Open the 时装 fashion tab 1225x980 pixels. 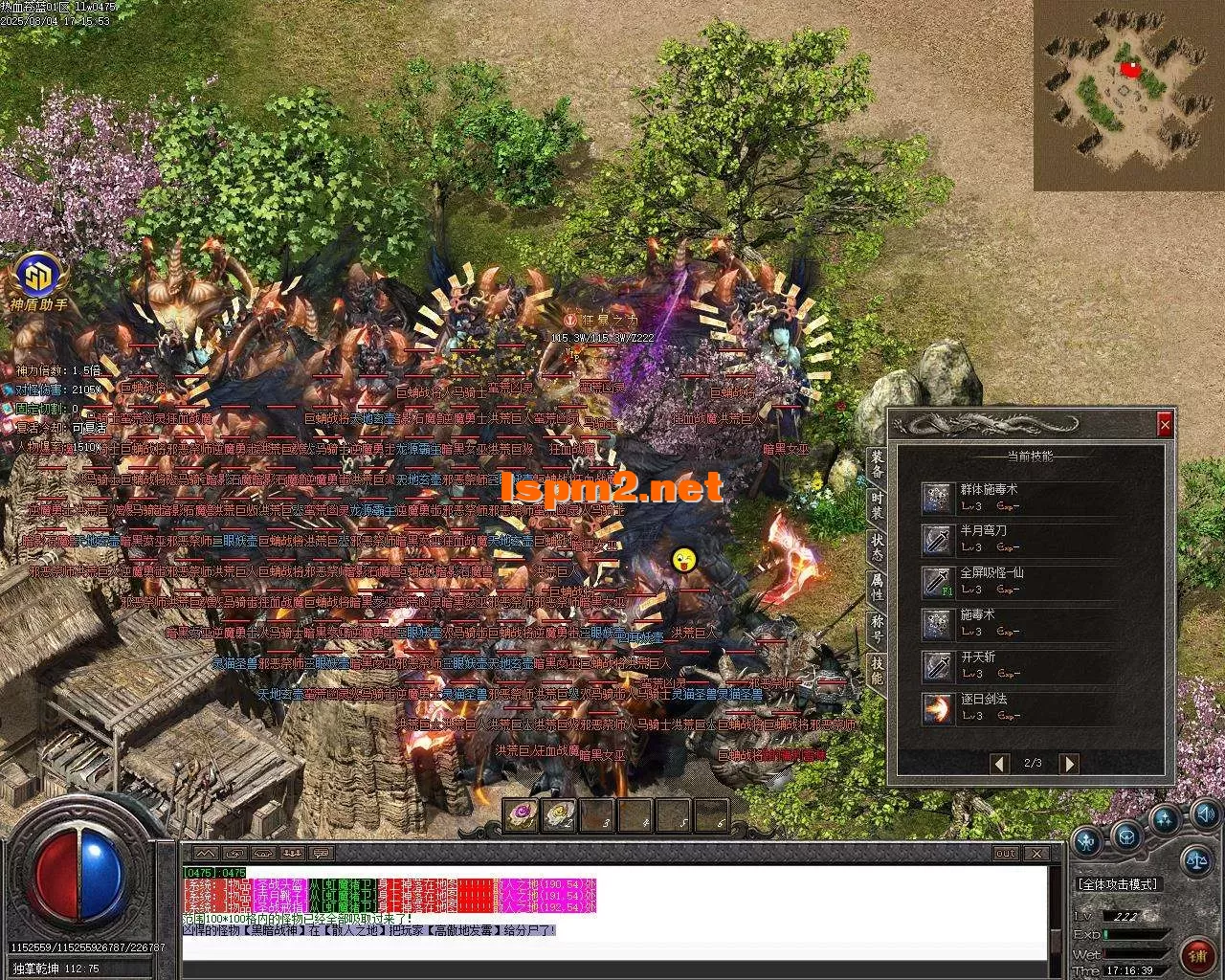pyautogui.click(x=877, y=505)
